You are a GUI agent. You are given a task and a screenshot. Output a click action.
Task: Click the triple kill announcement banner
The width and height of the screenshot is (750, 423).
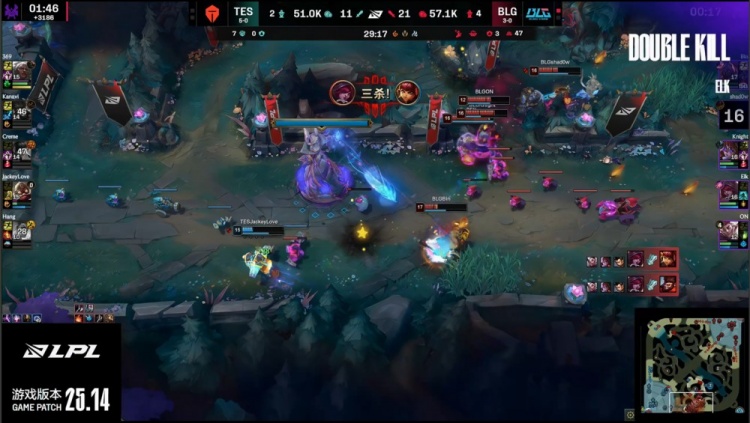pyautogui.click(x=375, y=93)
